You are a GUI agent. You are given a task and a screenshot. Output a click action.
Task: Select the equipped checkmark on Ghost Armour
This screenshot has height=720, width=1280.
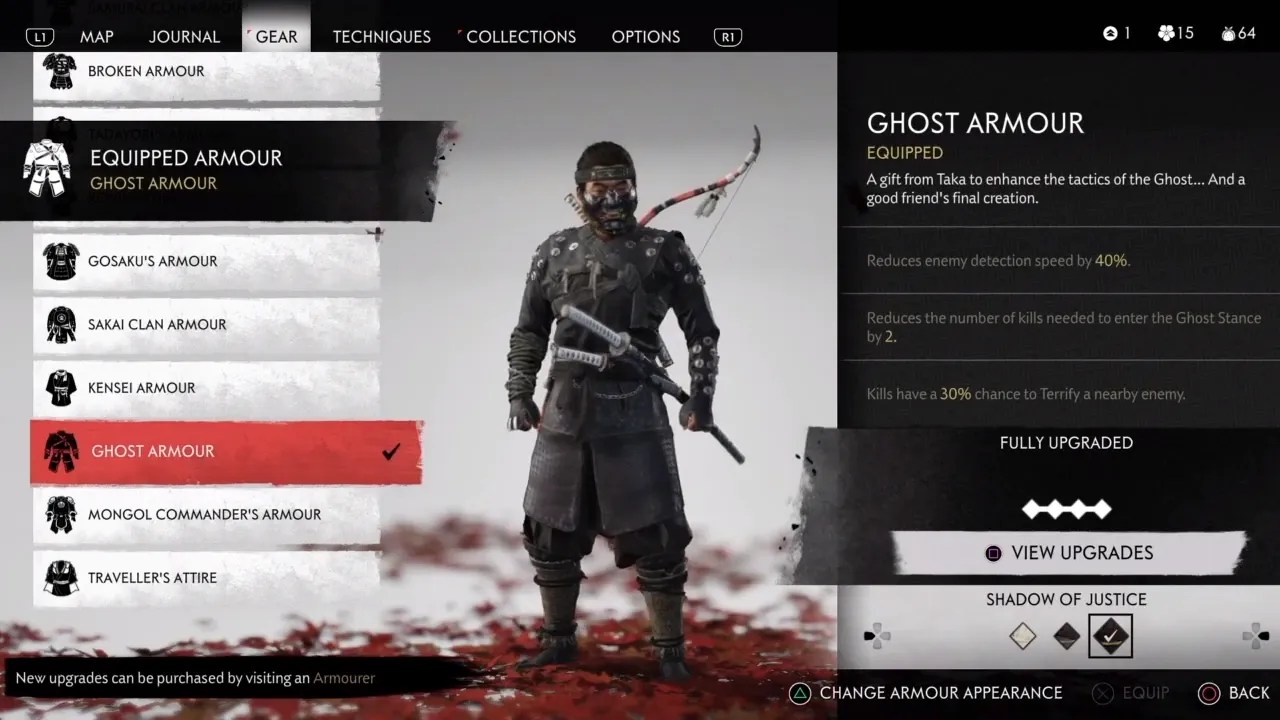(391, 451)
